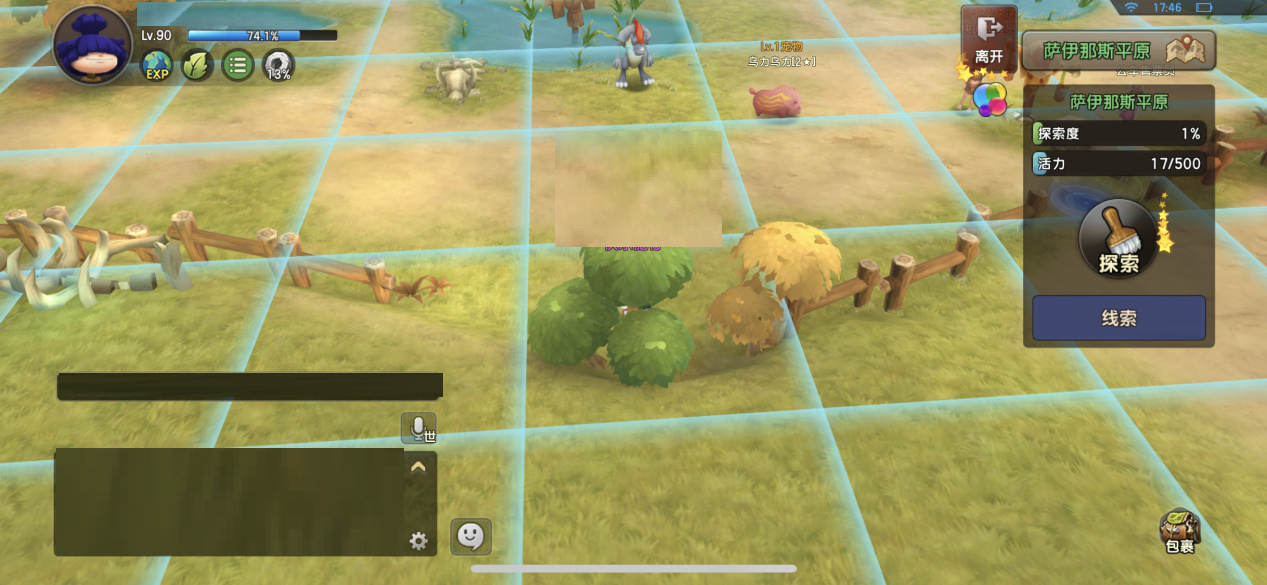Image resolution: width=1267 pixels, height=585 pixels.
Task: Click the blue-haired character portrait
Action: (x=92, y=46)
